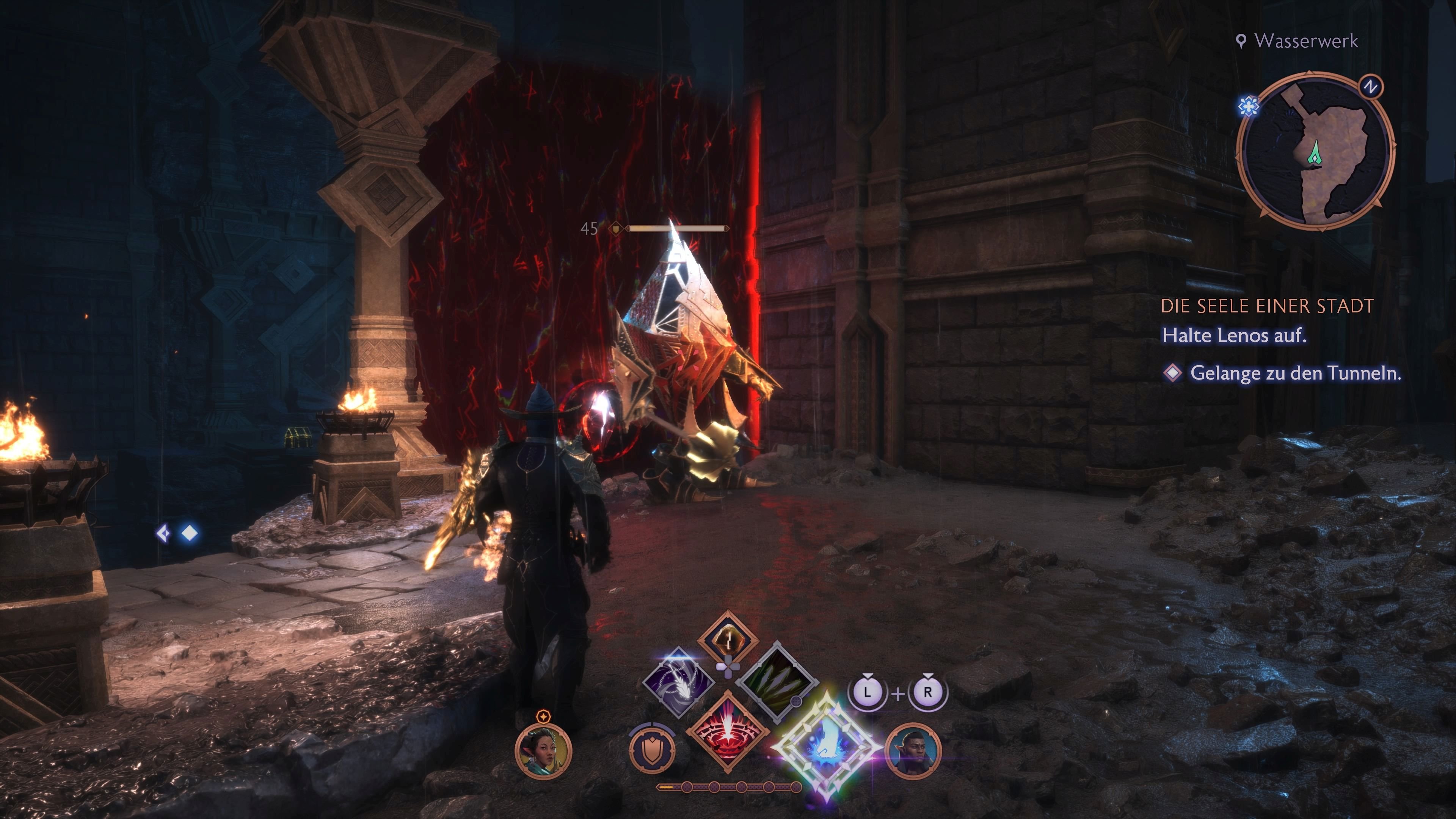Toggle the star emblem above the left companion portrait
The width and height of the screenshot is (1456, 819).
544,718
